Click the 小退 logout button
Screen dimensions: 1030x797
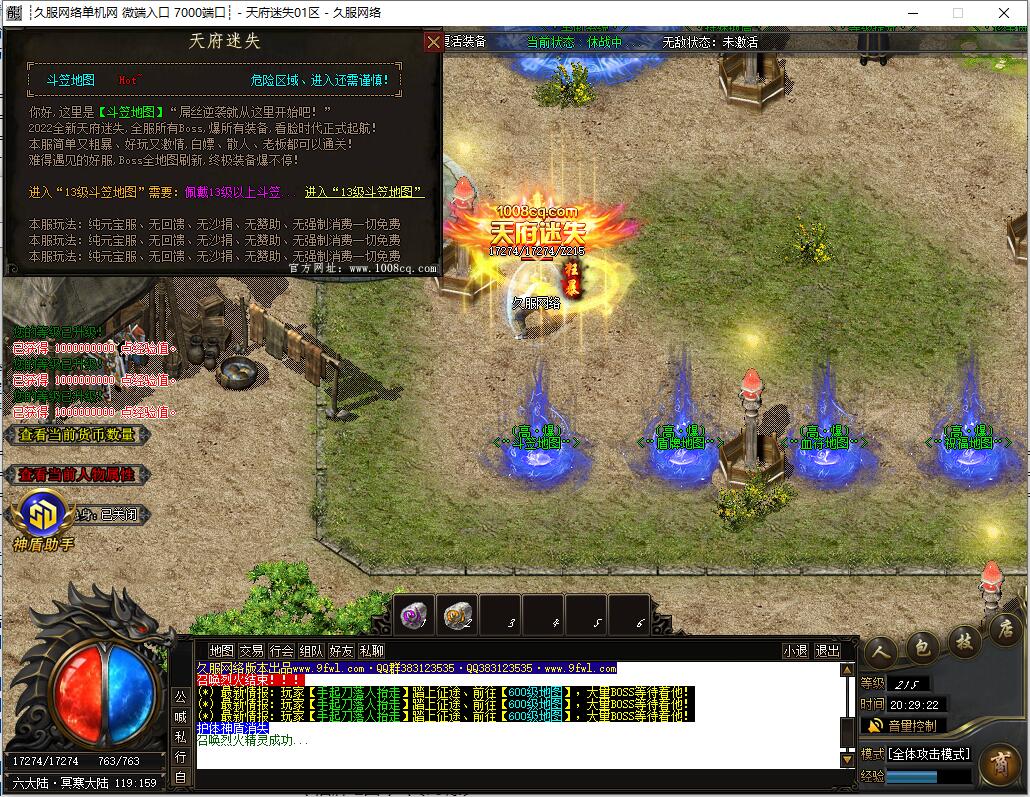pyautogui.click(x=796, y=651)
